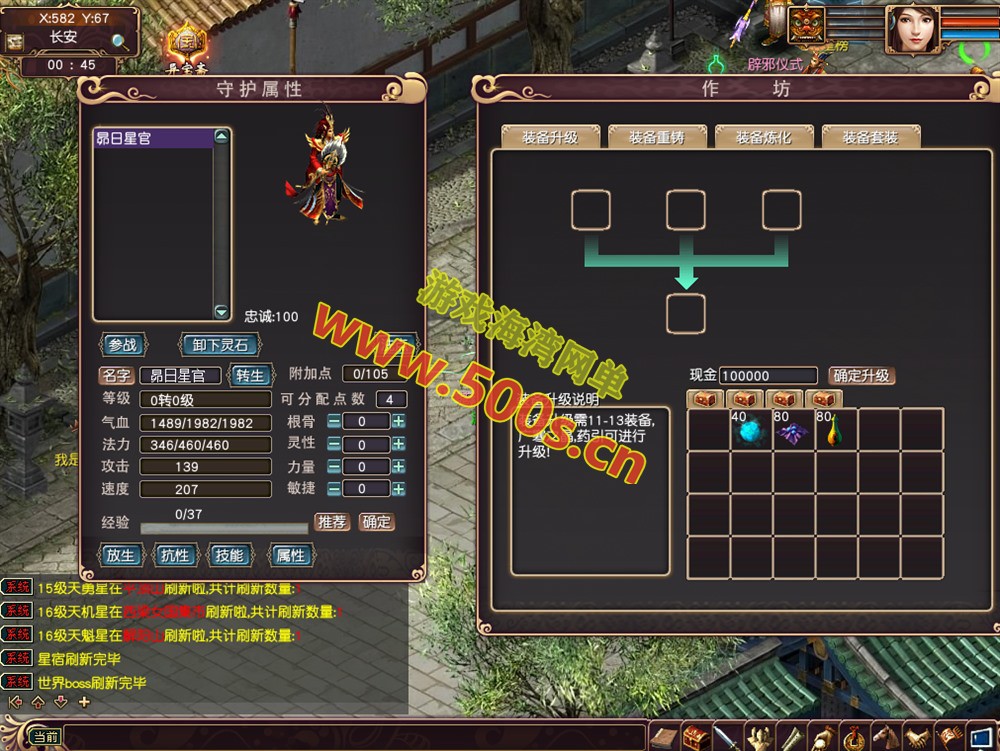This screenshot has height=751, width=1000.
Task: Release the guardian with 放生
Action: click(x=120, y=555)
